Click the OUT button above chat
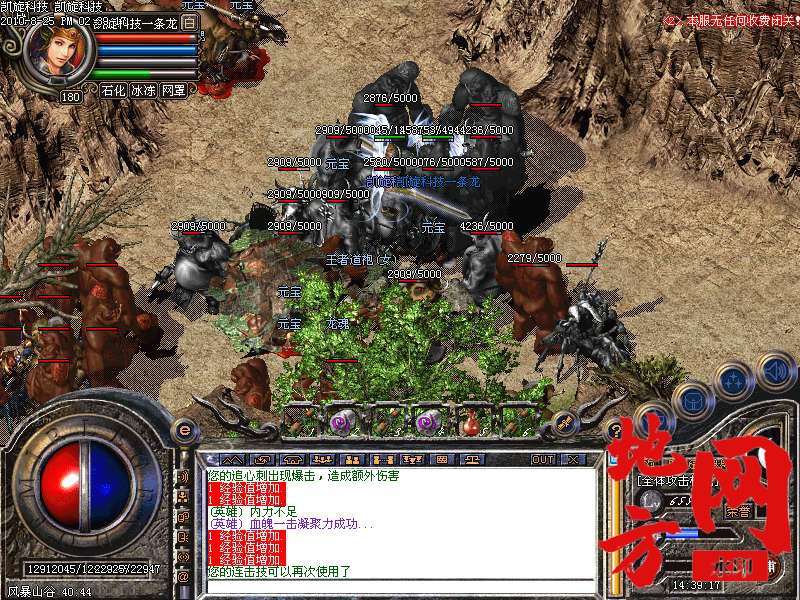 542,459
